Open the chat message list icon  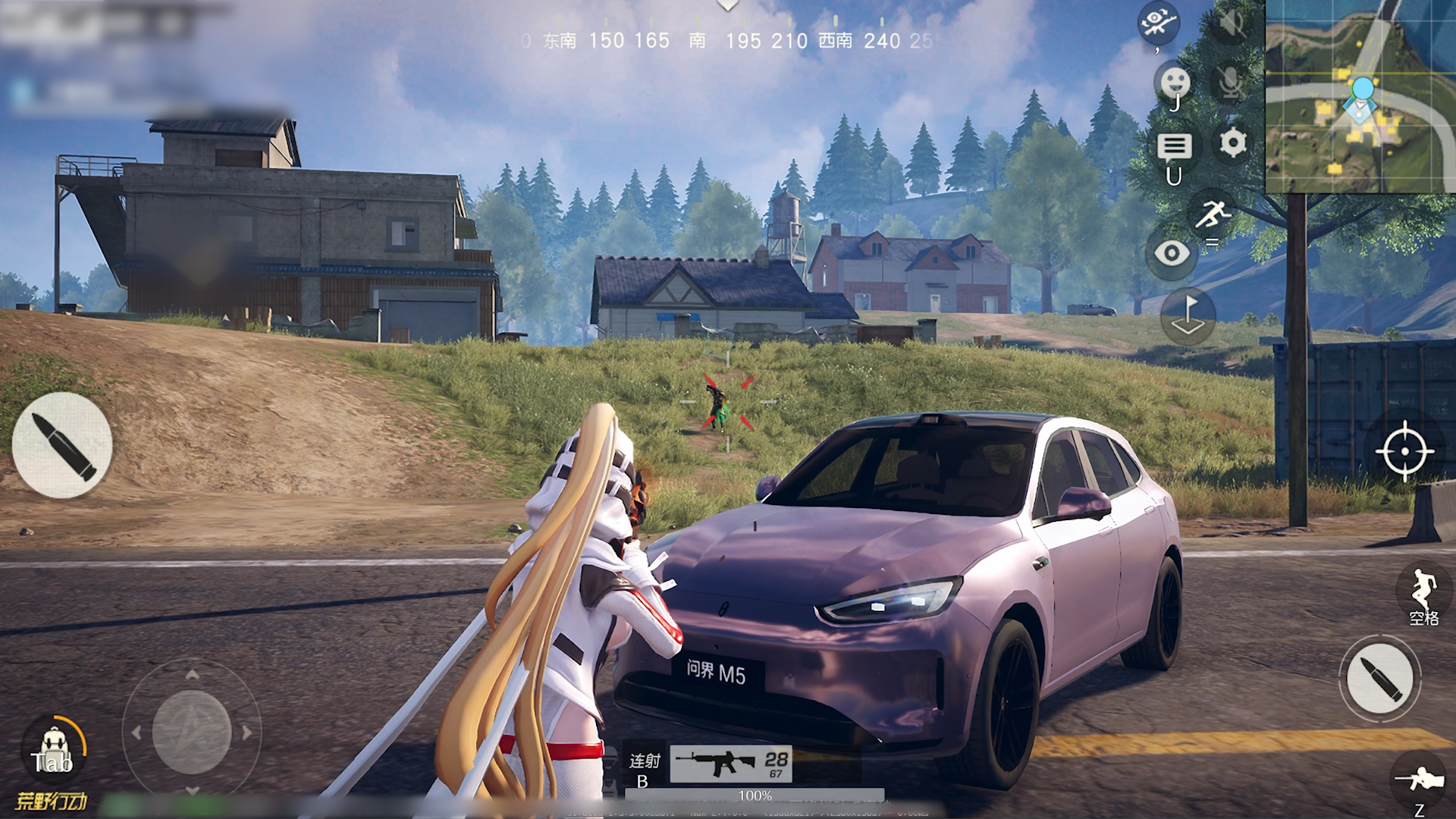pyautogui.click(x=1174, y=147)
